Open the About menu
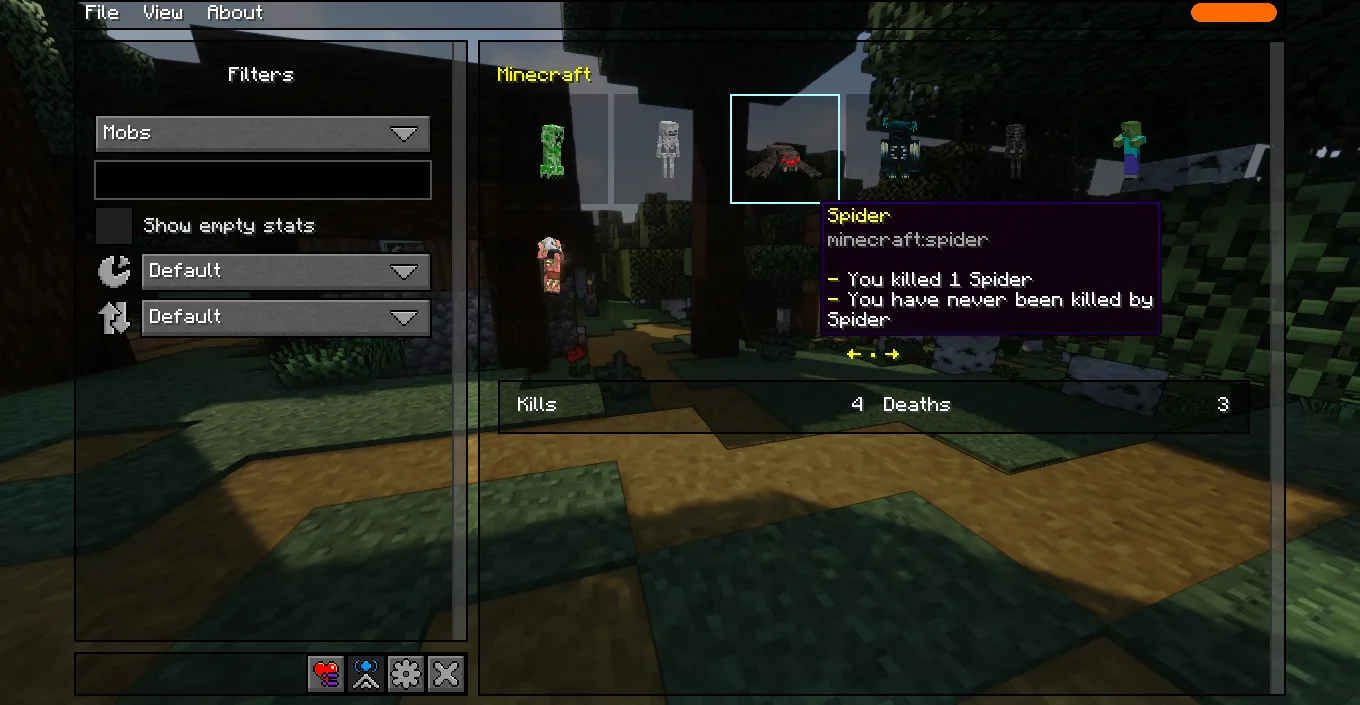 pyautogui.click(x=235, y=13)
